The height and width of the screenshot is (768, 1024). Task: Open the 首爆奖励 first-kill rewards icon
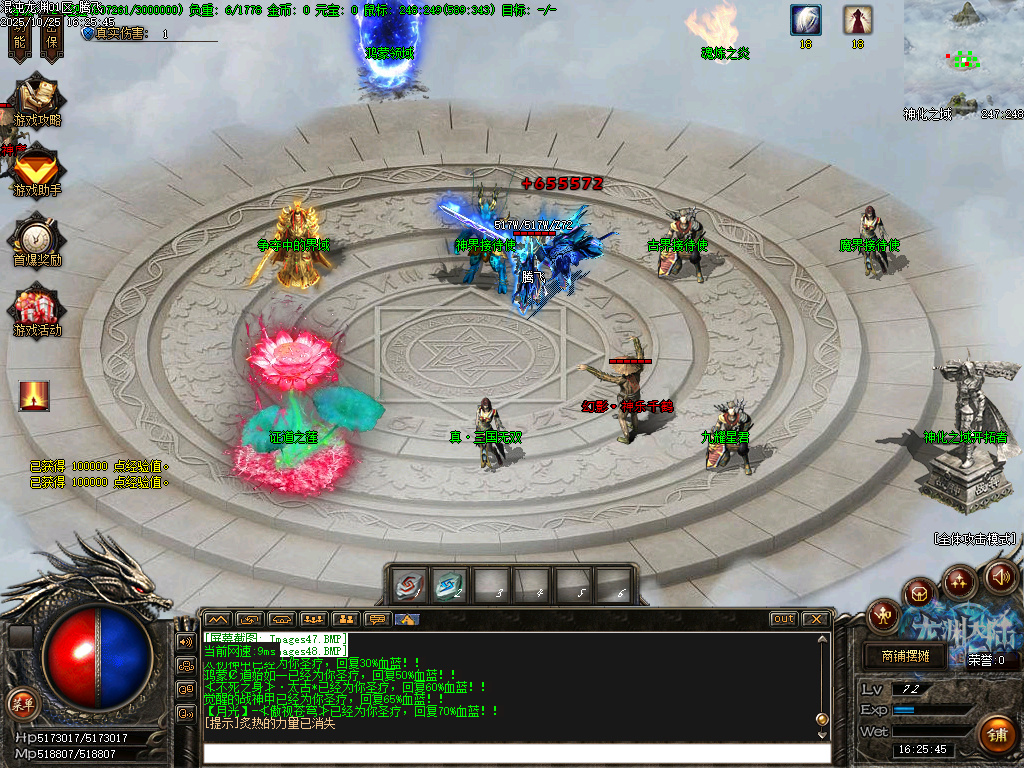pos(36,241)
